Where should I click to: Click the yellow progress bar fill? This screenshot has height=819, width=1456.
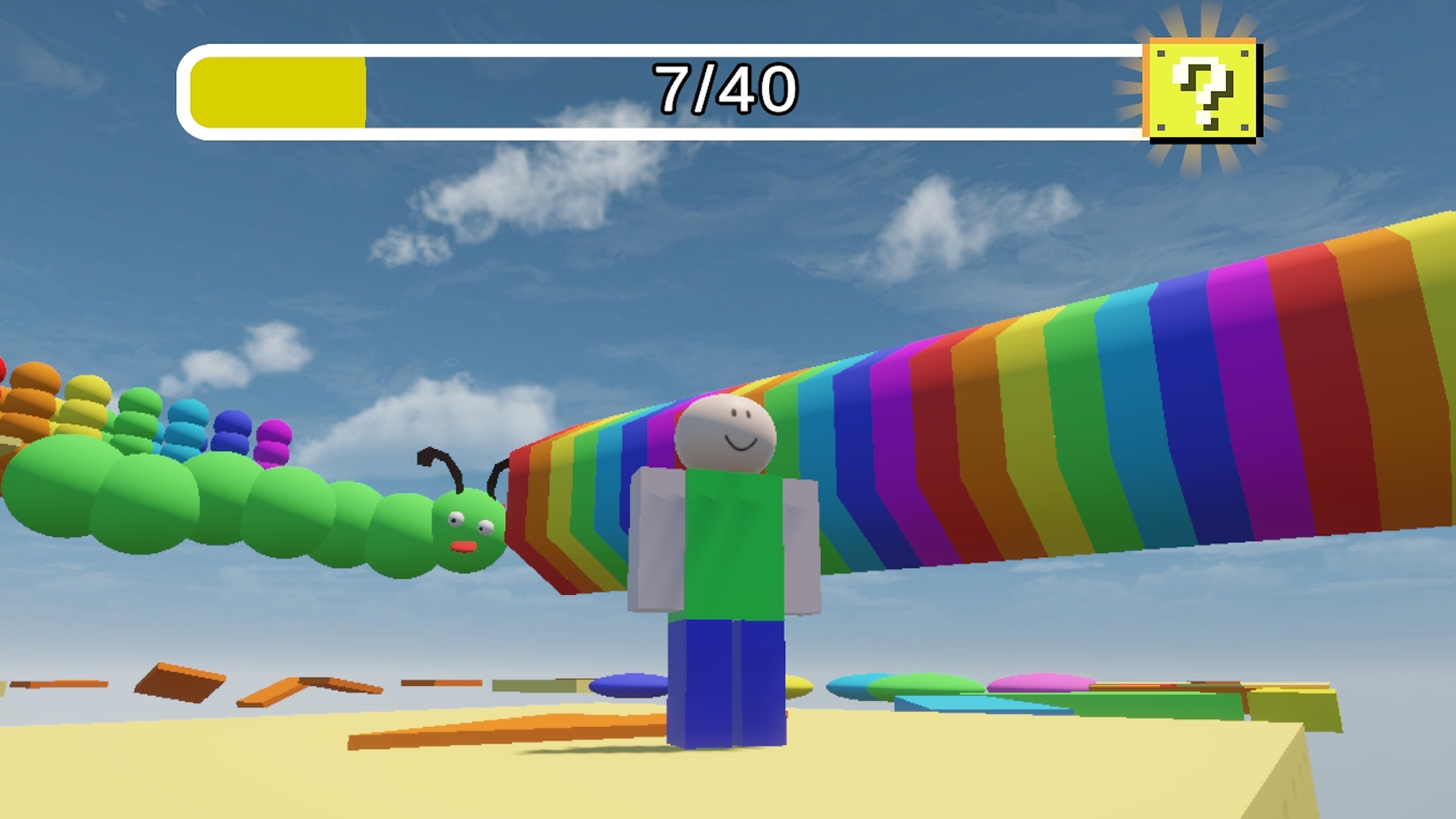[x=277, y=91]
